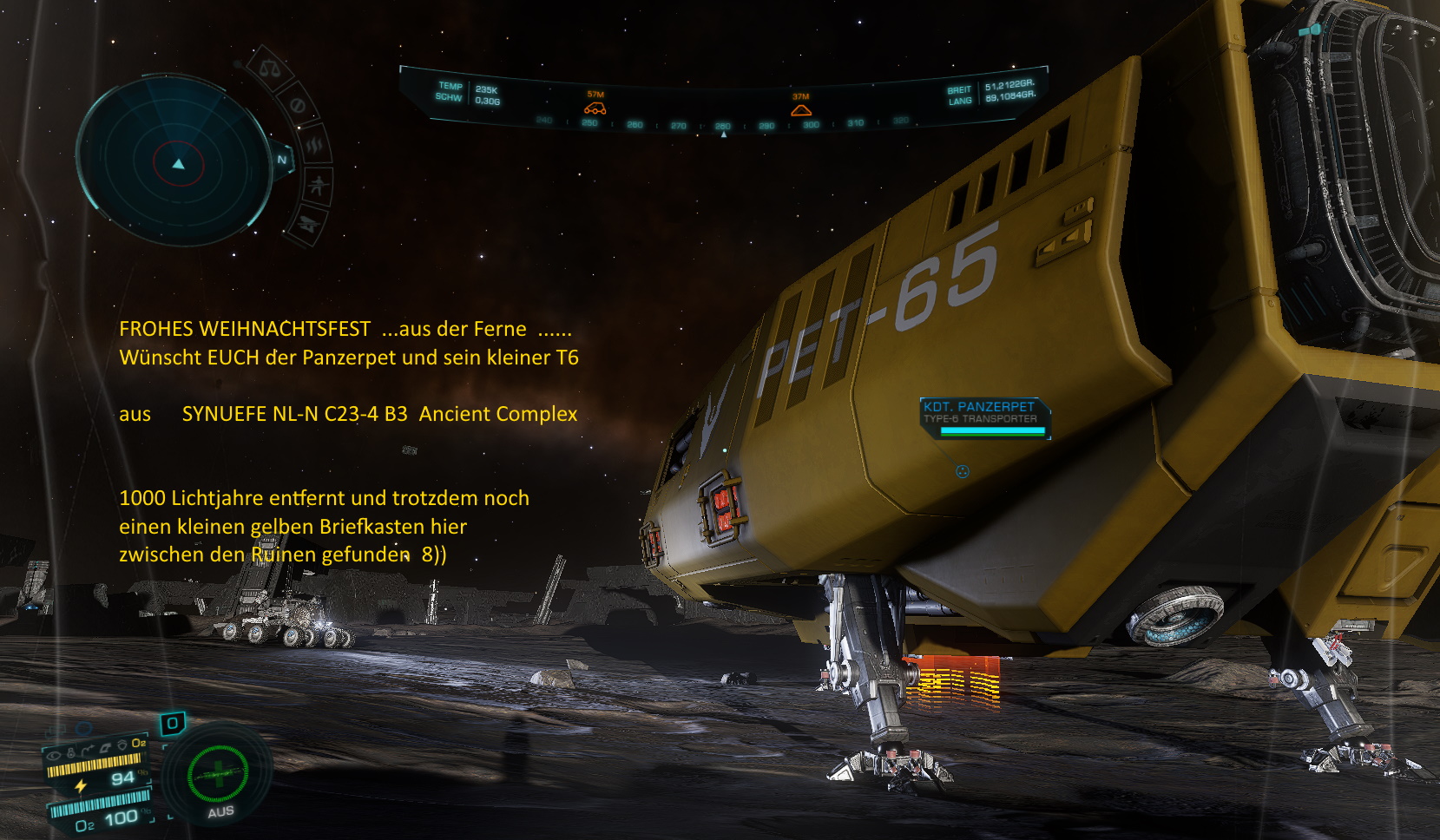
Task: Click the green cross medkit dial
Action: click(218, 772)
